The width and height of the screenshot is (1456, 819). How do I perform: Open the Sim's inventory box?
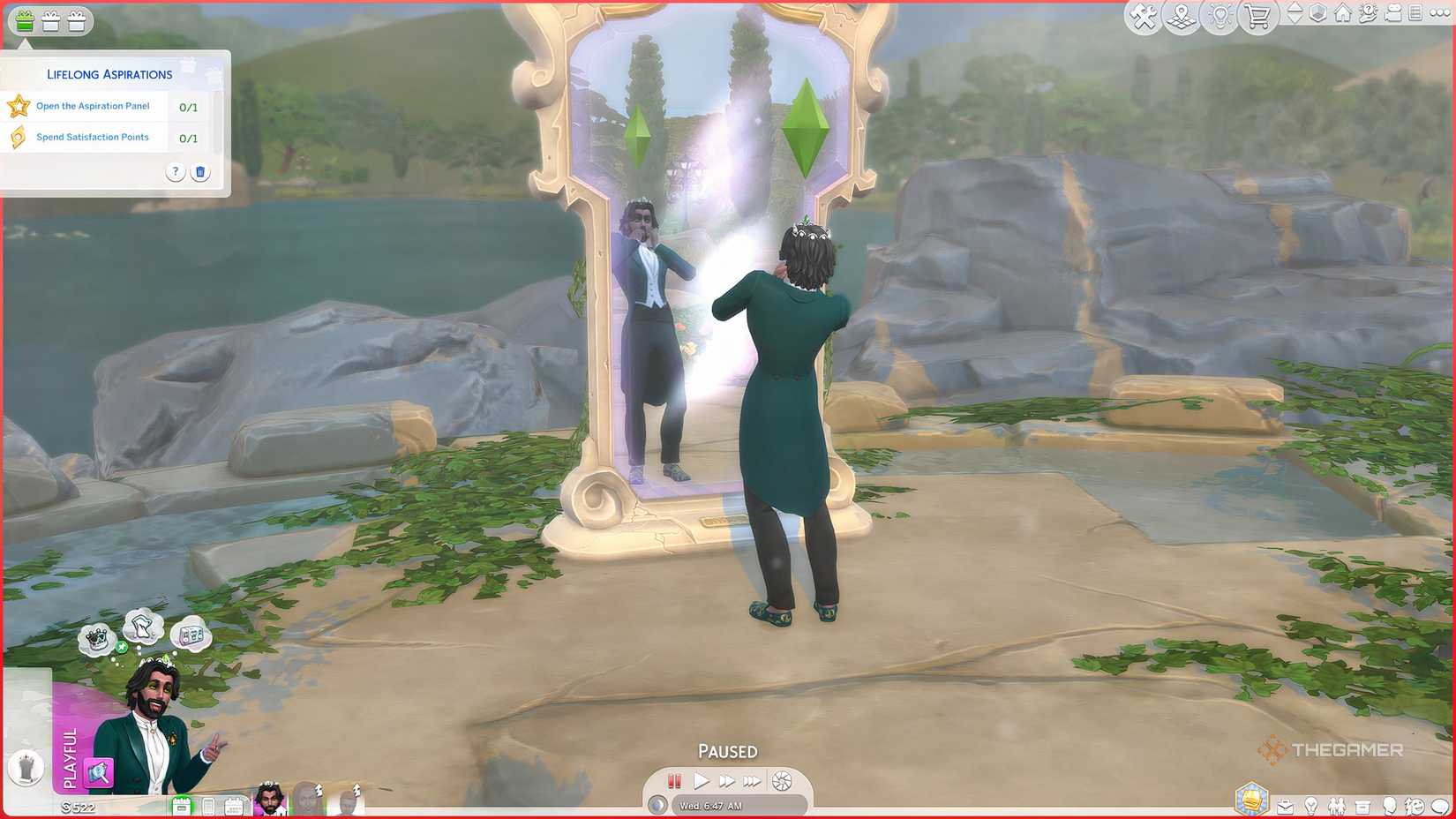(x=1363, y=804)
